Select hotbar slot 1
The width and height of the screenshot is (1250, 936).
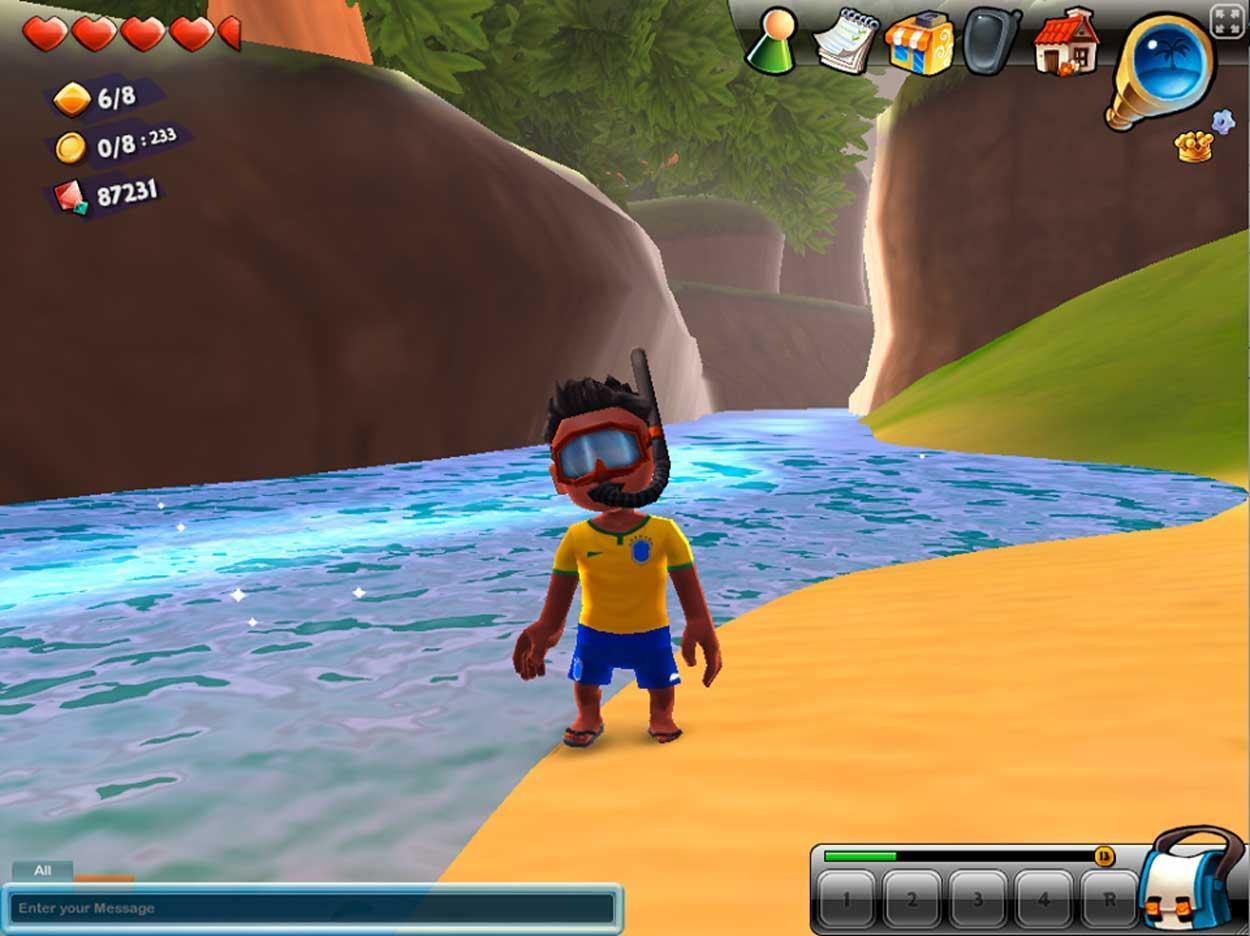[x=846, y=899]
